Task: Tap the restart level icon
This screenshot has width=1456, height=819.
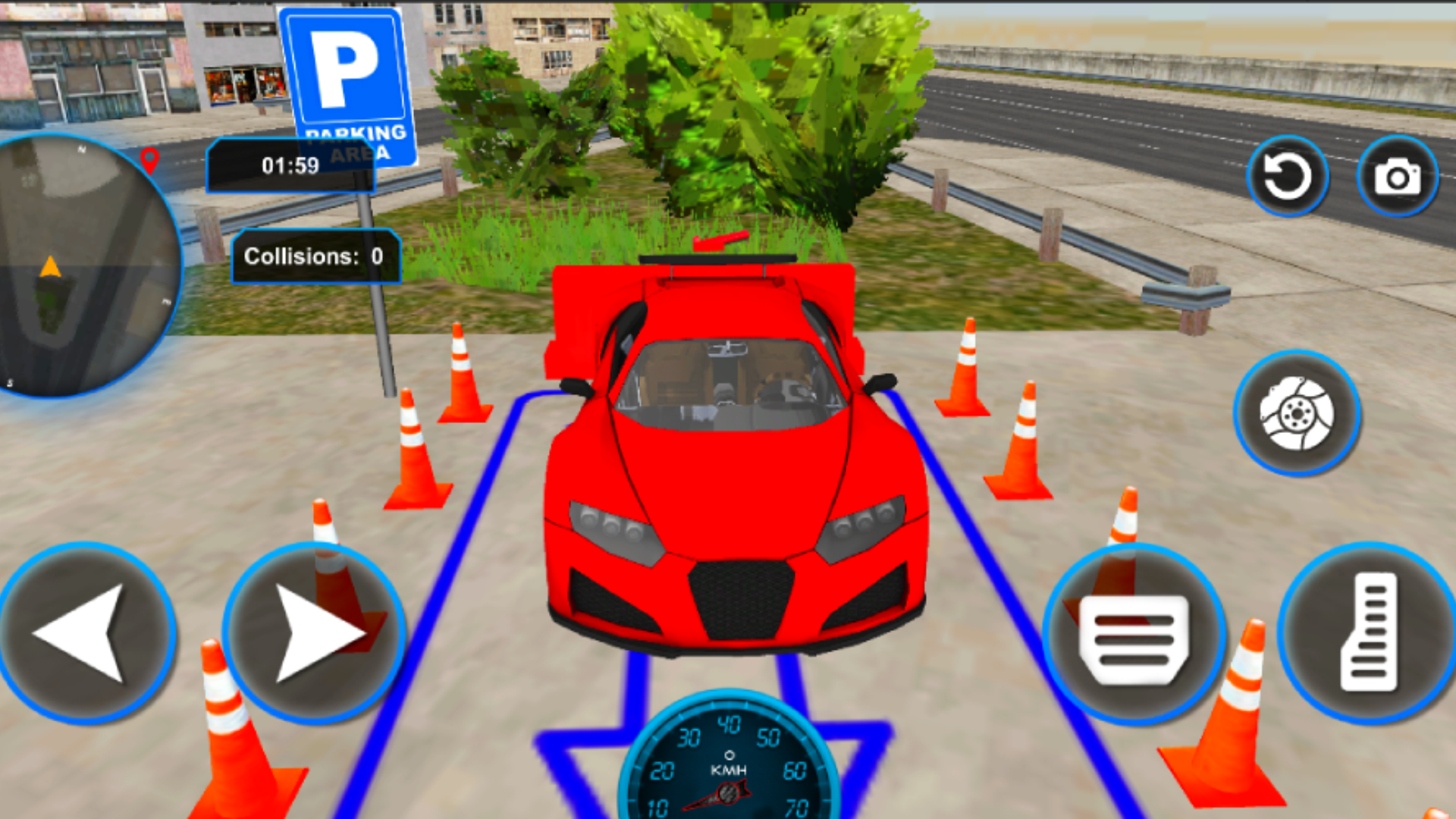Action: pos(1288,175)
